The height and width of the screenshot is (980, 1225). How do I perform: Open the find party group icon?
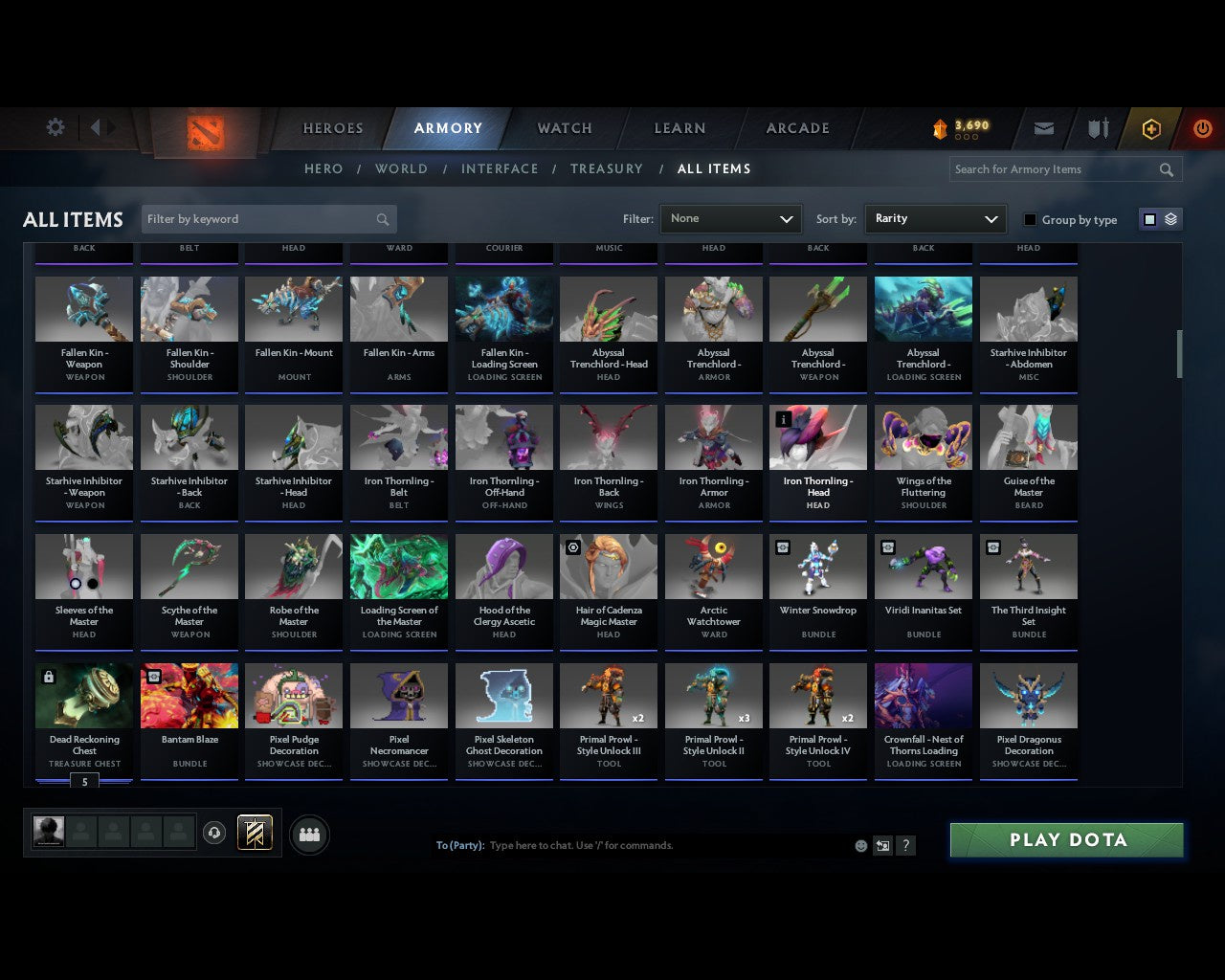[x=309, y=835]
